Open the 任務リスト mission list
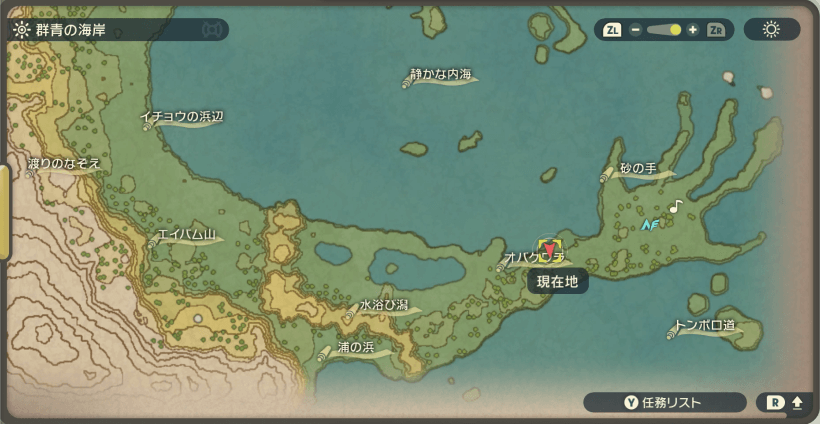Image resolution: width=820 pixels, height=424 pixels. (x=665, y=403)
